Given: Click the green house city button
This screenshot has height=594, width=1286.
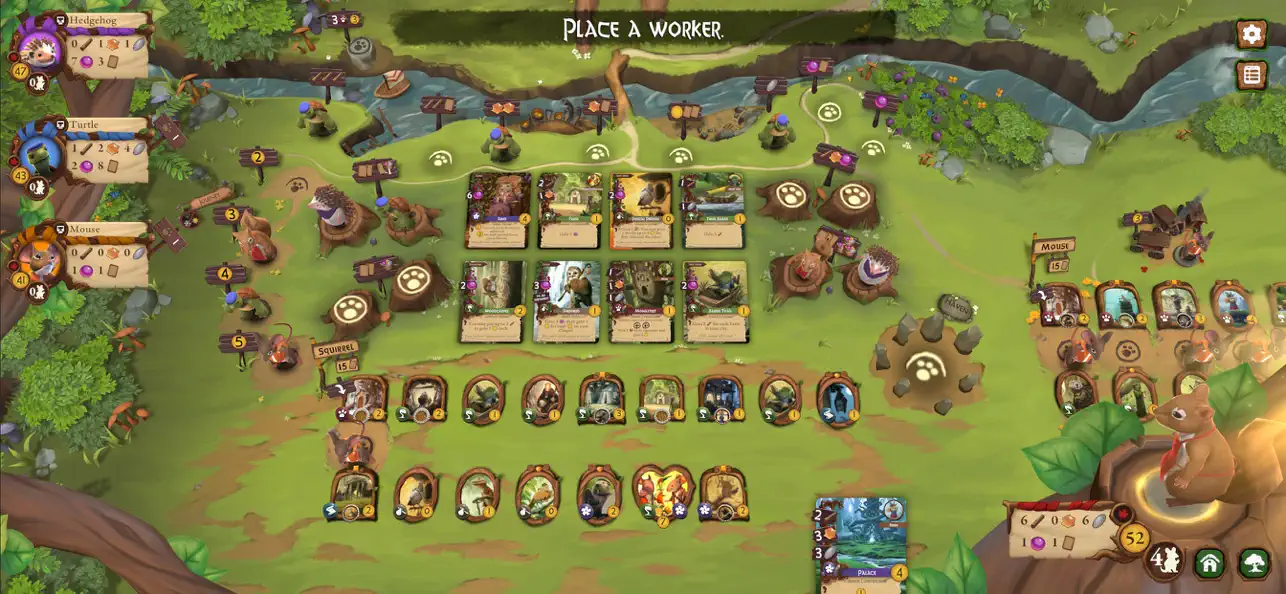Looking at the screenshot, I should (1210, 563).
